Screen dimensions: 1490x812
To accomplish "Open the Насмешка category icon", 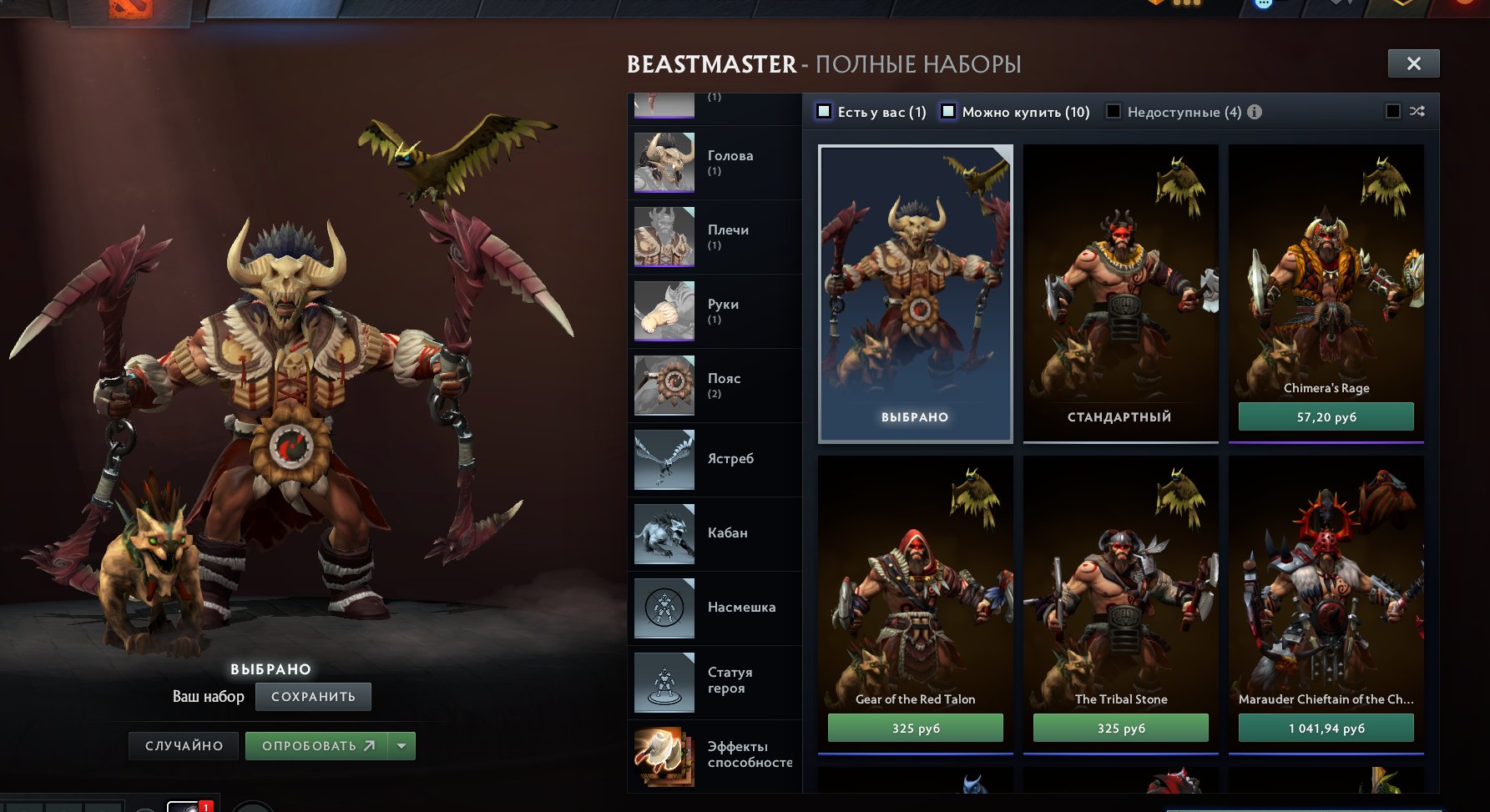I will (x=664, y=608).
